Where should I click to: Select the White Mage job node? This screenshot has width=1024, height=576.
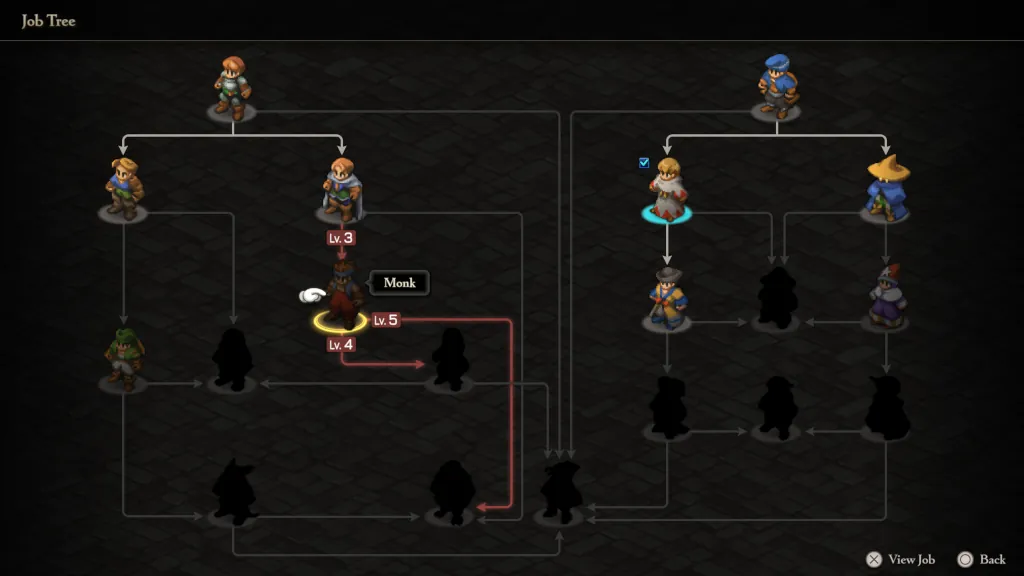667,189
